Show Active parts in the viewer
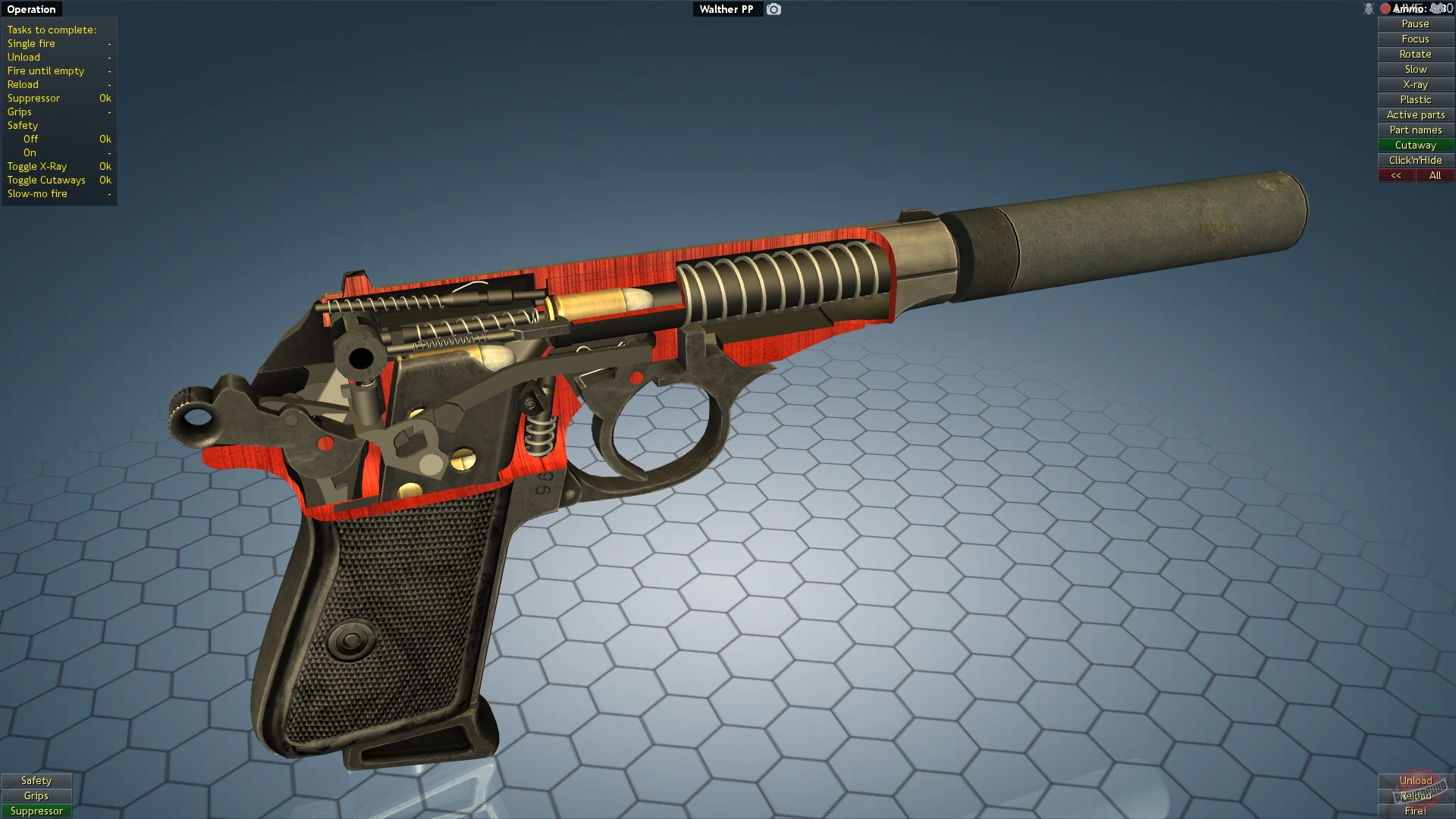 point(1414,115)
